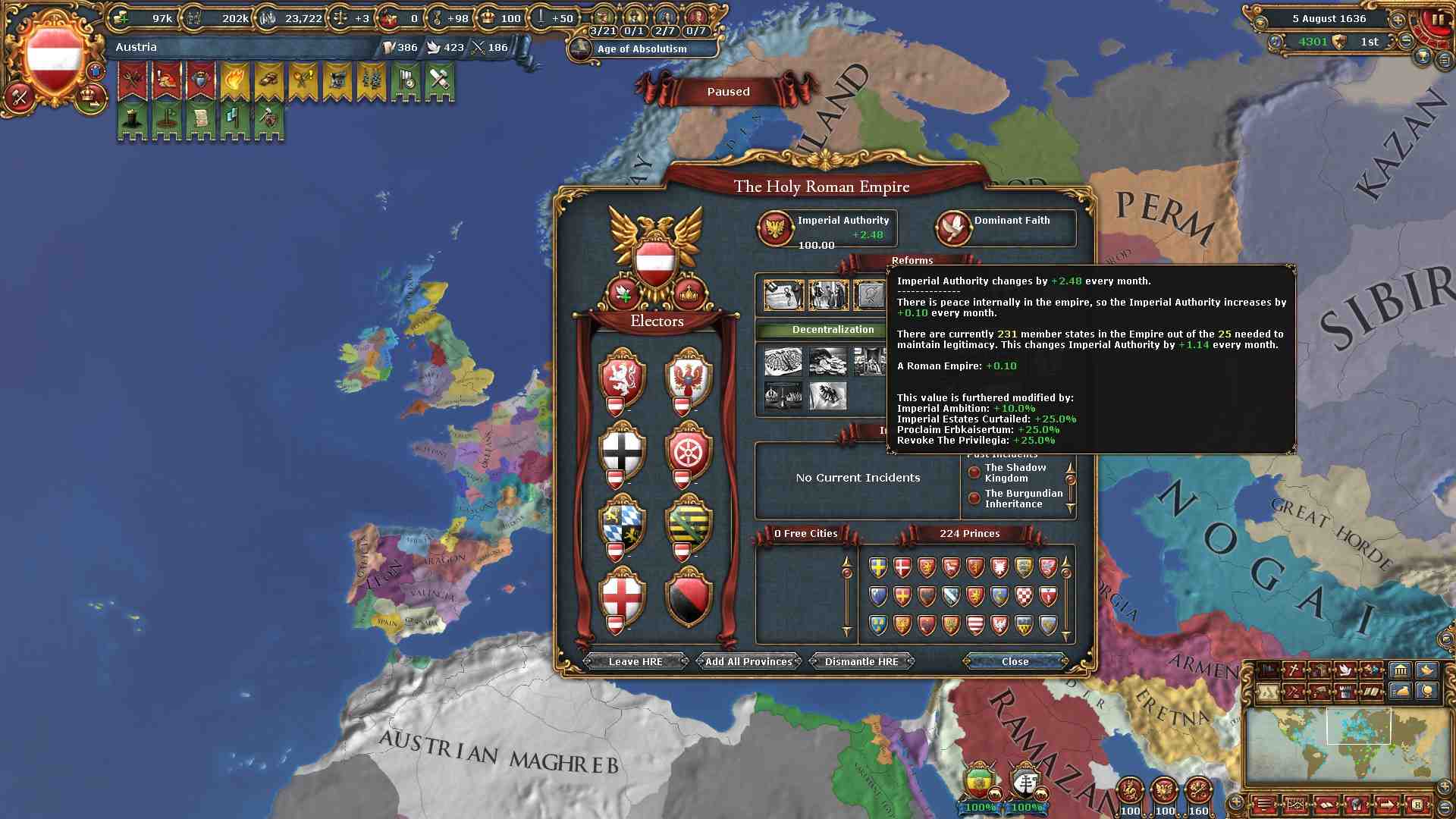Select the Bavaria blue checkered elector shield
The width and height of the screenshot is (1456, 819).
[623, 524]
